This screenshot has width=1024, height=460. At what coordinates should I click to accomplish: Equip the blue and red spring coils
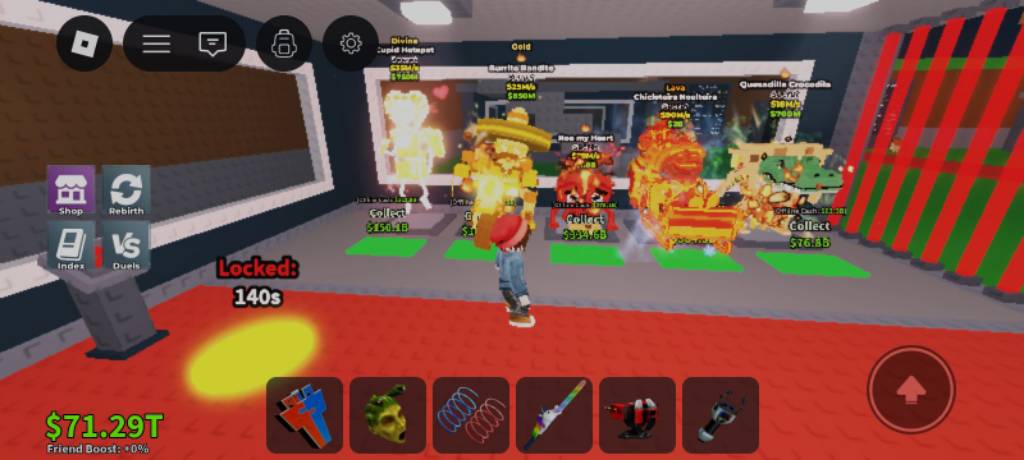click(471, 414)
